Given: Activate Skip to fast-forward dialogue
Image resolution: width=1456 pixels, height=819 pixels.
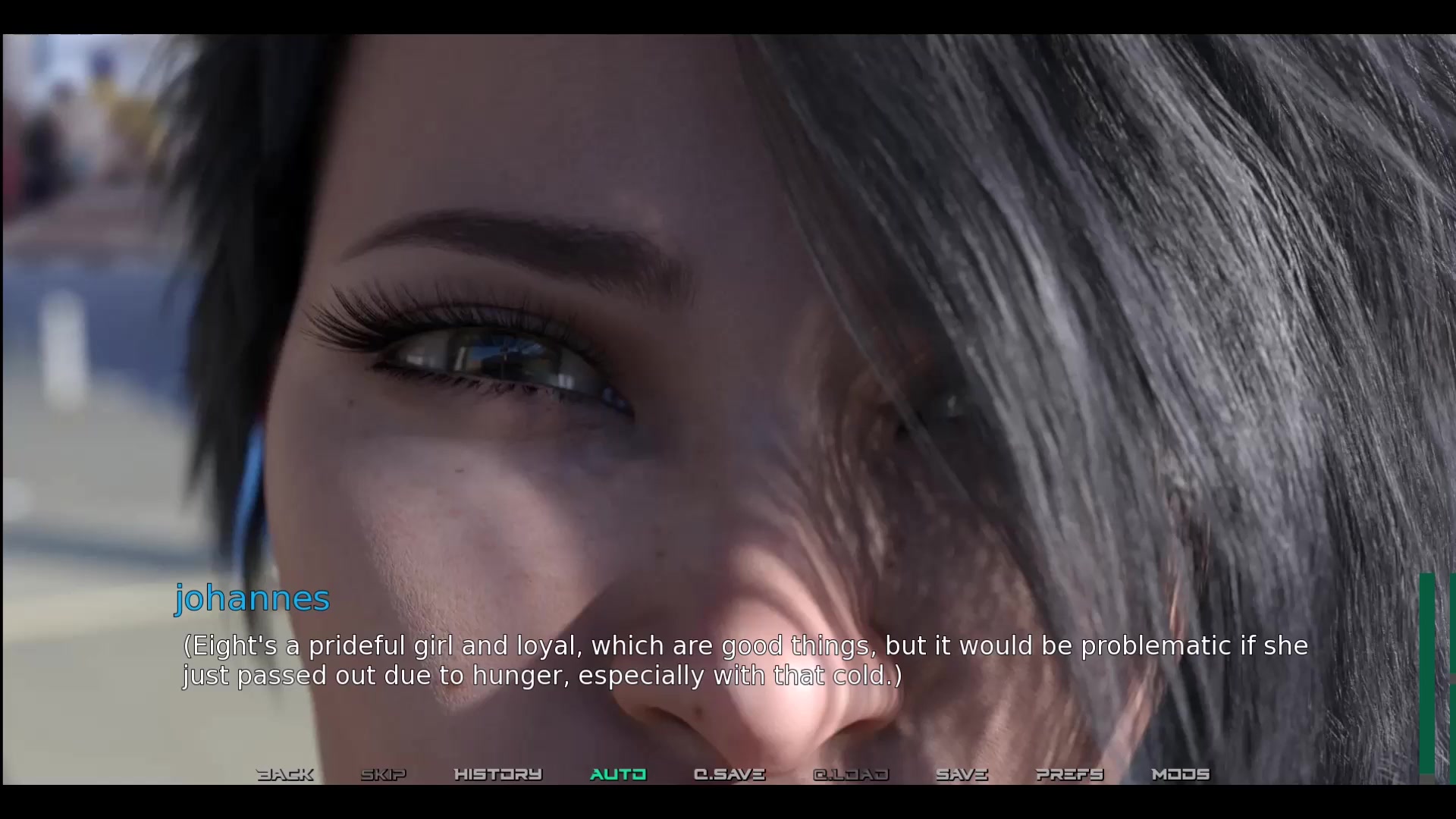Looking at the screenshot, I should click(x=384, y=774).
